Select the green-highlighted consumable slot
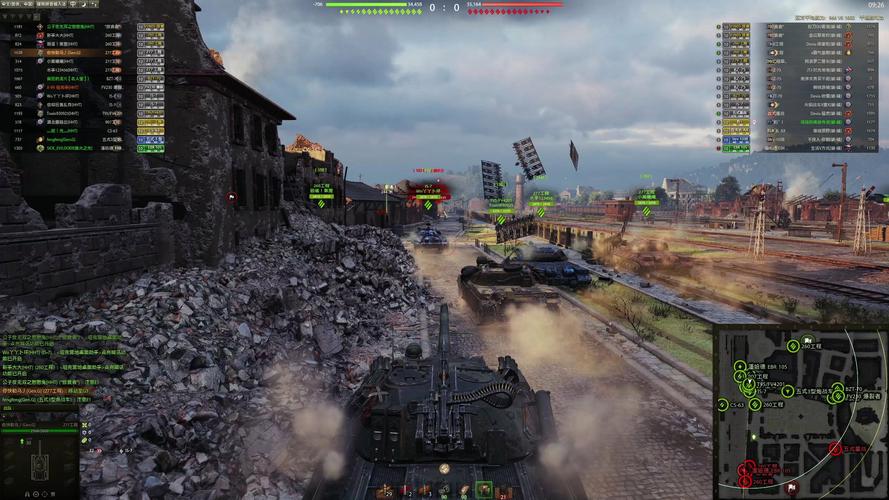This screenshot has height=500, width=889. tap(485, 489)
